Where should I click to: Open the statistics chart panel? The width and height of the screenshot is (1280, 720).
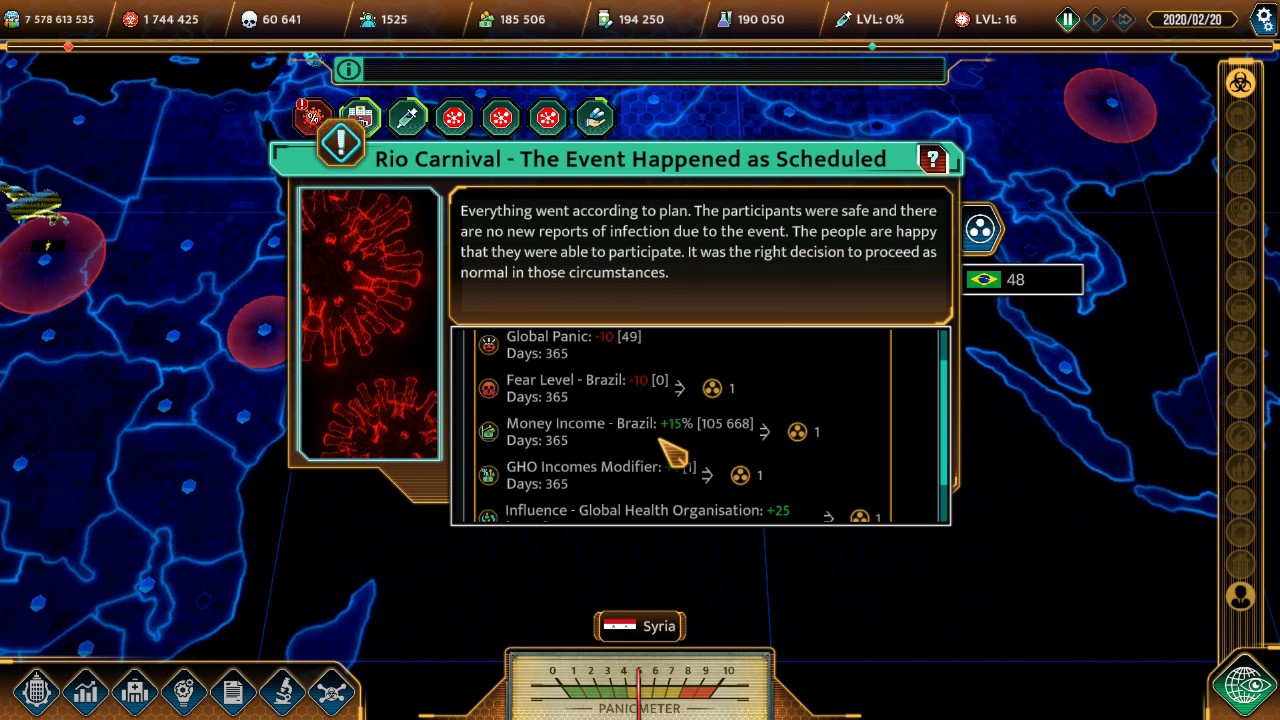click(x=86, y=690)
